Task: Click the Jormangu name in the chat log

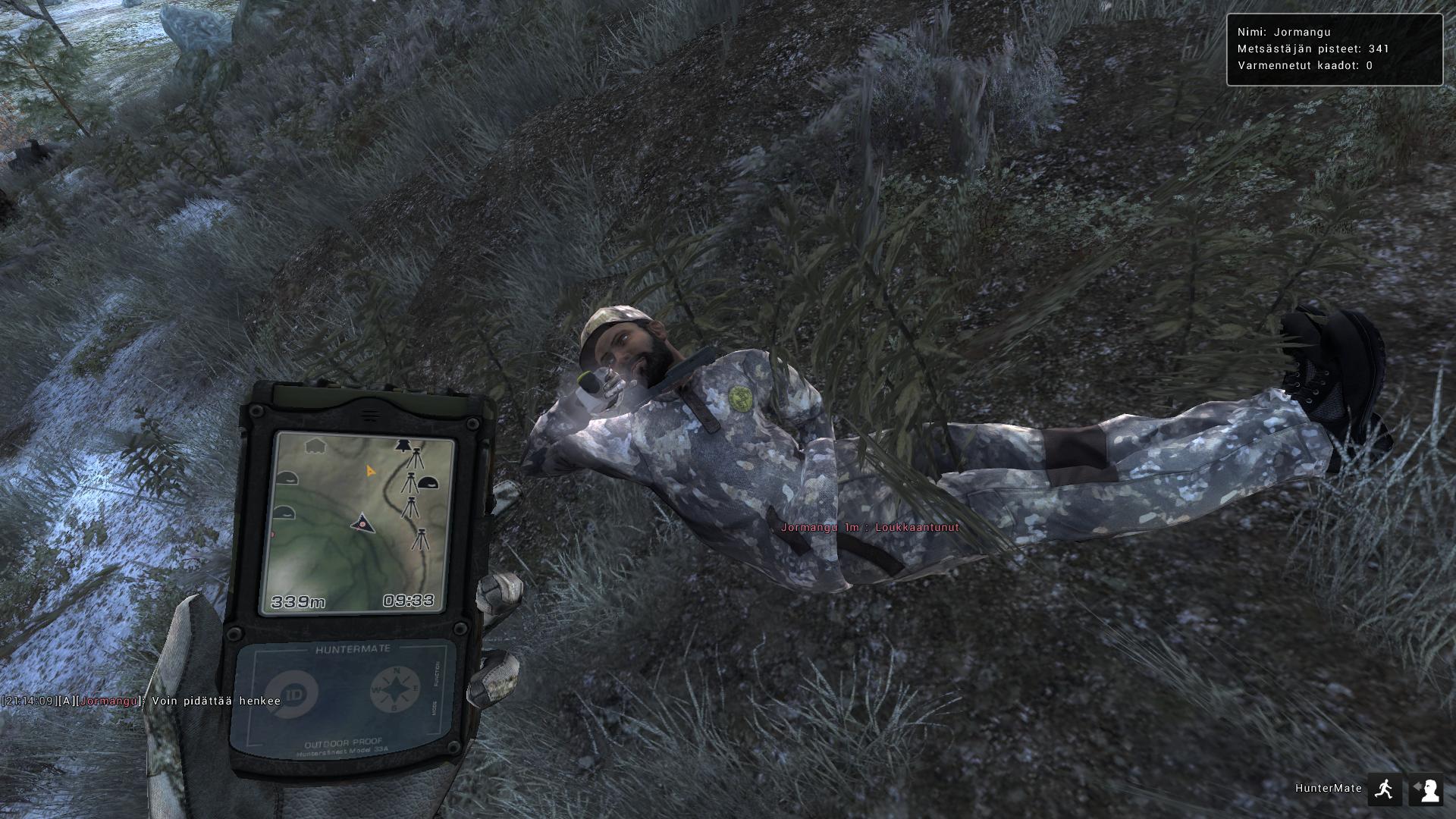Action: point(108,703)
